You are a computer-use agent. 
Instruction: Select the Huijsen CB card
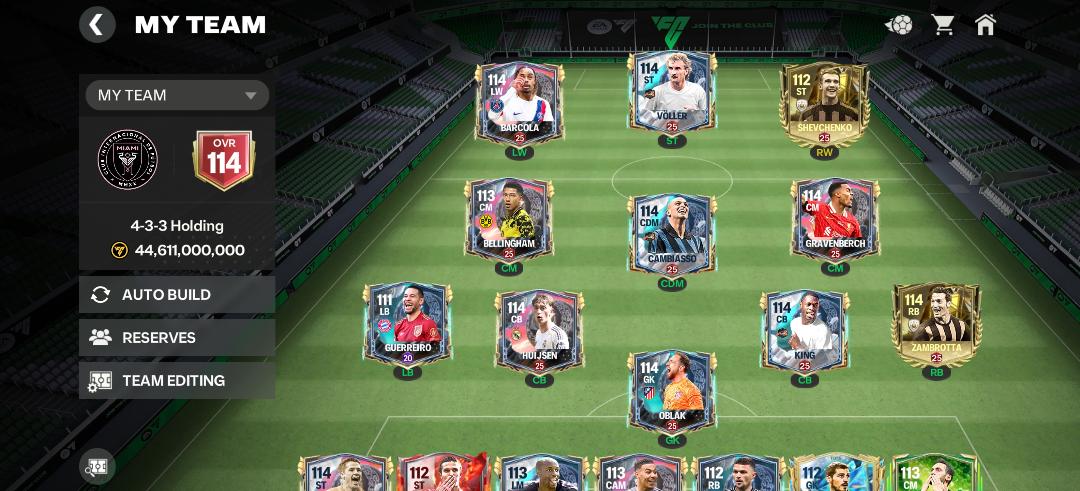[x=539, y=332]
